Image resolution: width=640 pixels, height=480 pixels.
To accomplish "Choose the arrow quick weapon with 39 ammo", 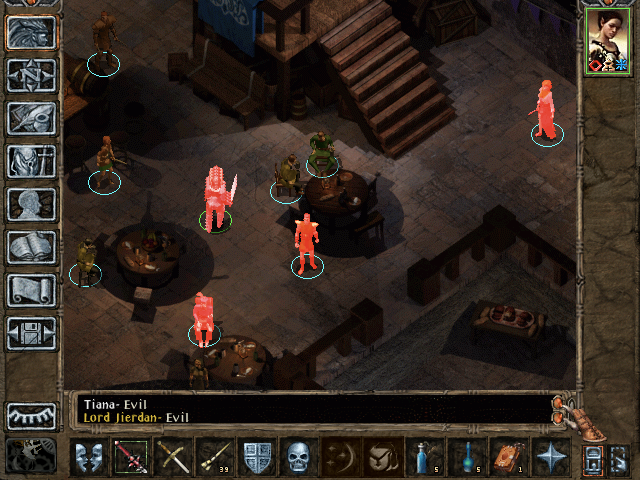I will 215,458.
